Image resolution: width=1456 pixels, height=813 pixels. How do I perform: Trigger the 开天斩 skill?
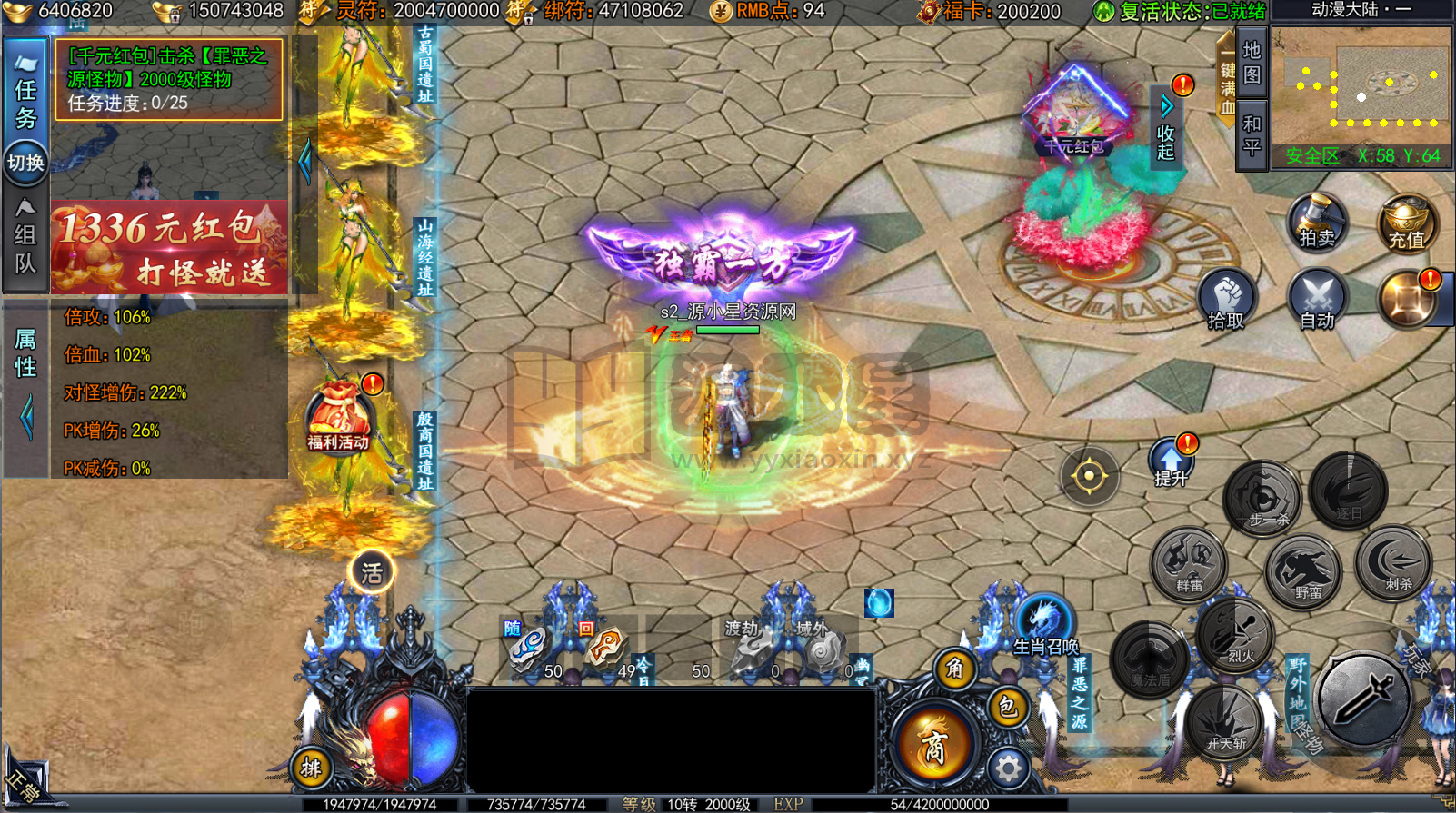(1225, 724)
